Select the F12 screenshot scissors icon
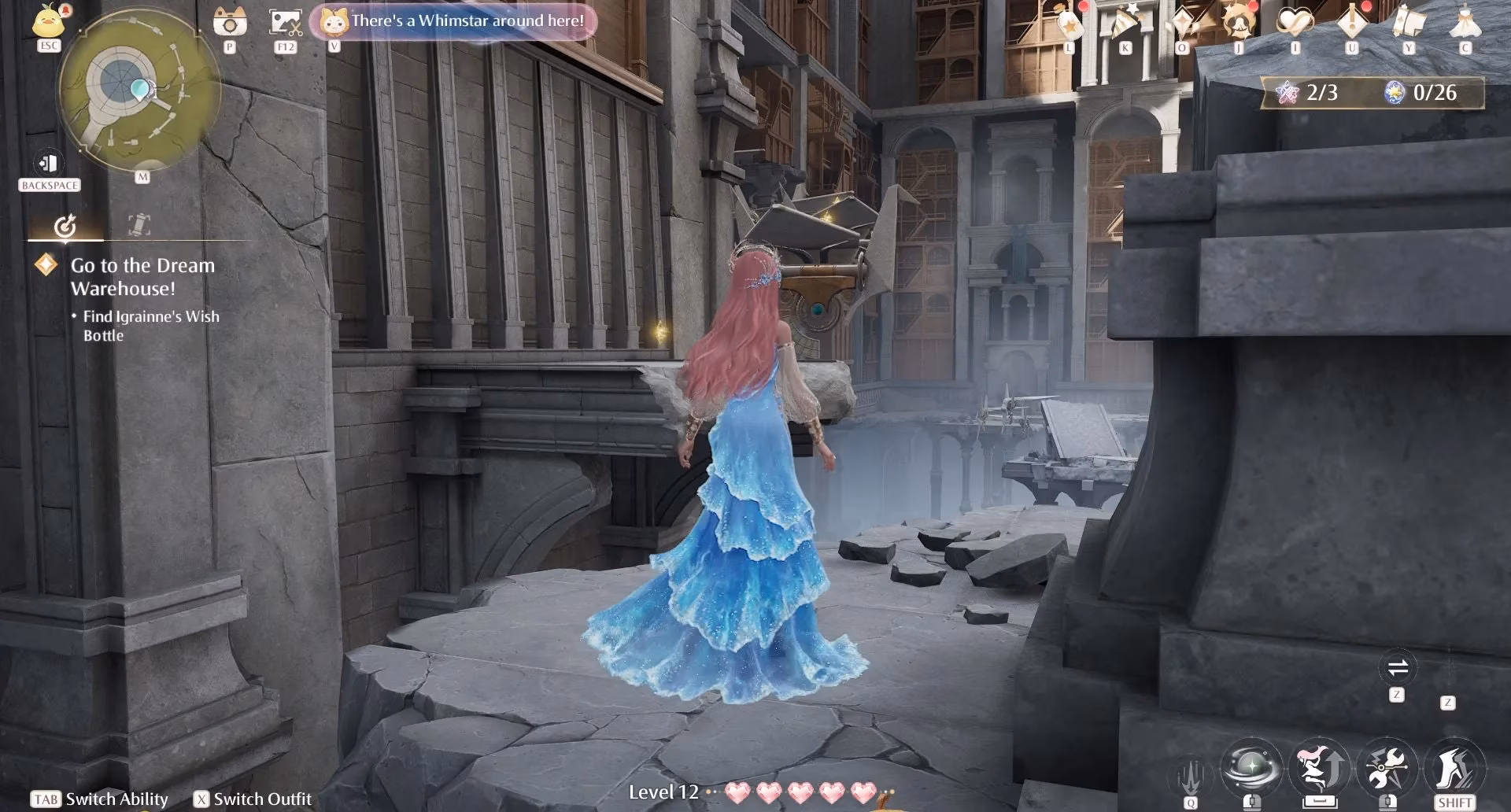Viewport: 1511px width, 812px height. click(285, 24)
